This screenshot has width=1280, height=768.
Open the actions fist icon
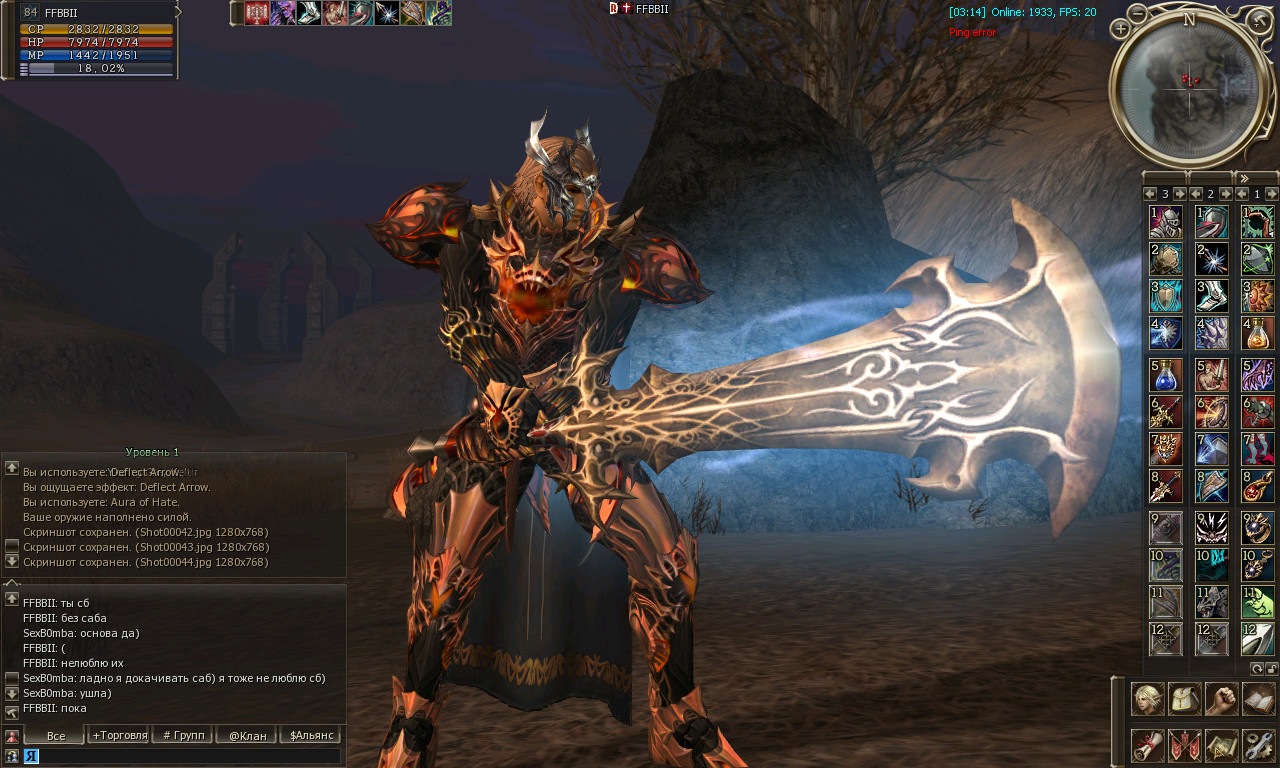coord(1221,699)
